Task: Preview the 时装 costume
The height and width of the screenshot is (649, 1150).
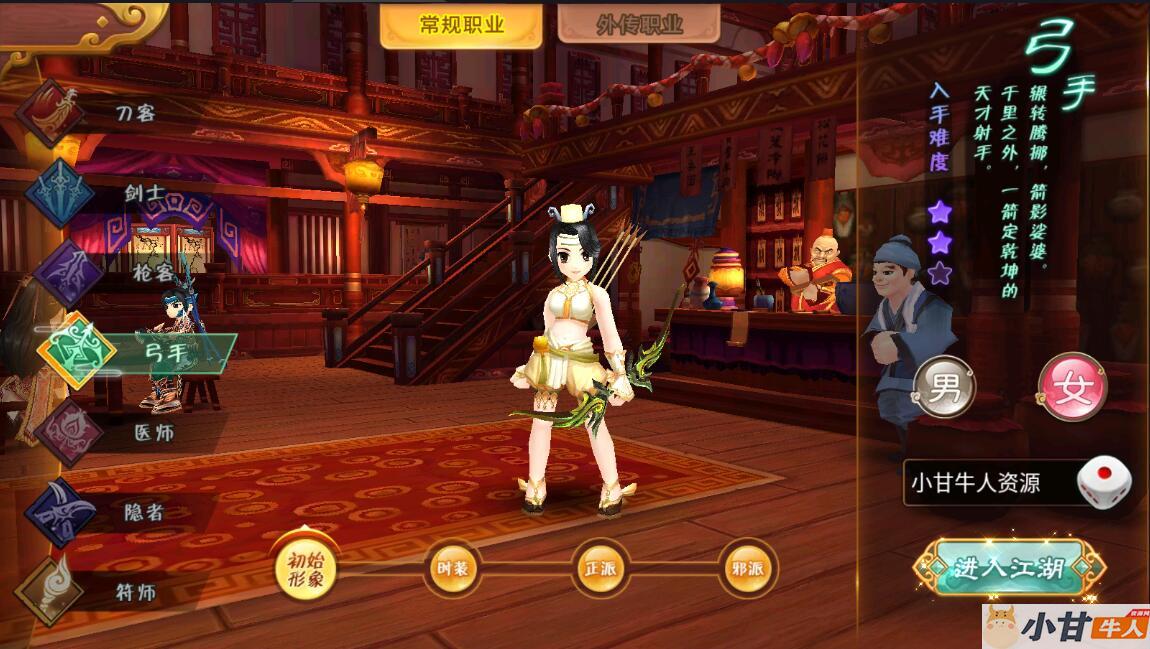Action: click(452, 570)
